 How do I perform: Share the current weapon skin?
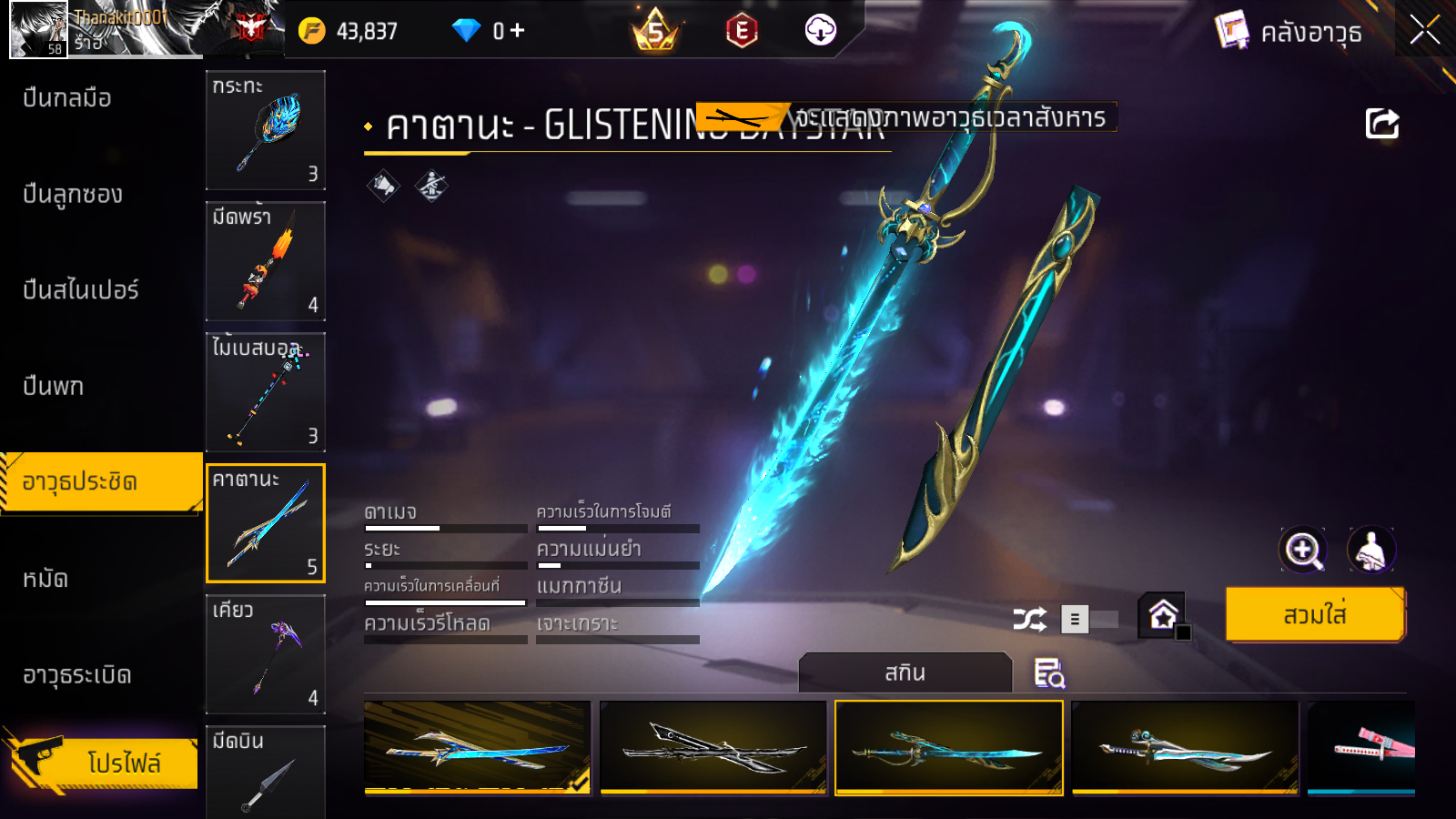(1381, 124)
